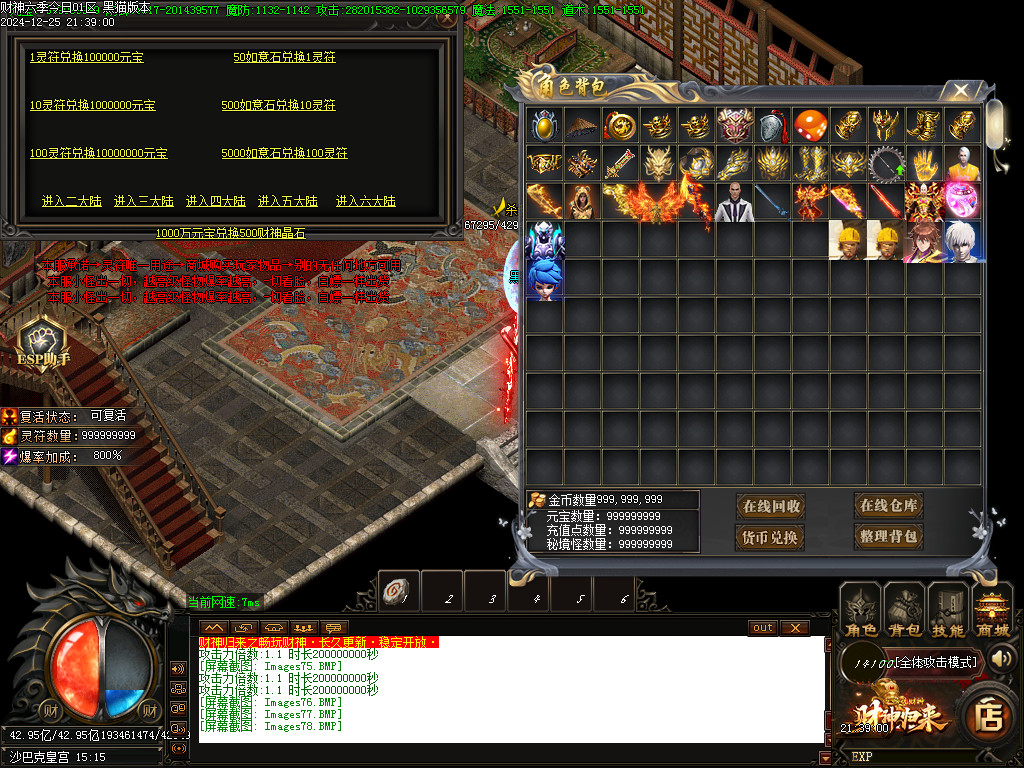Select 100灵符兑换10000000元宝 option
This screenshot has width=1024, height=768.
coord(98,154)
